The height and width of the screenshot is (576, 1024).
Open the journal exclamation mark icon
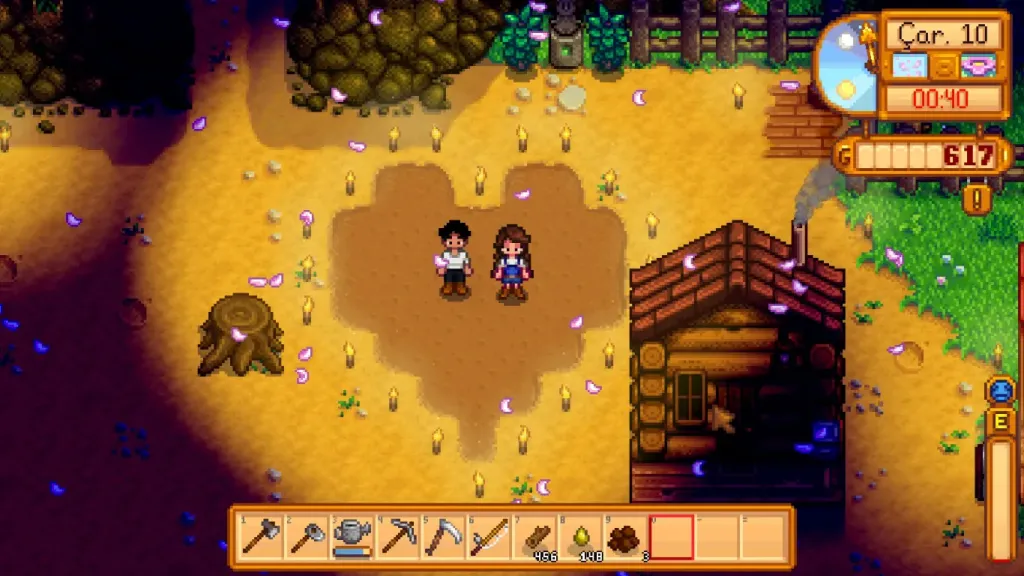click(x=977, y=199)
